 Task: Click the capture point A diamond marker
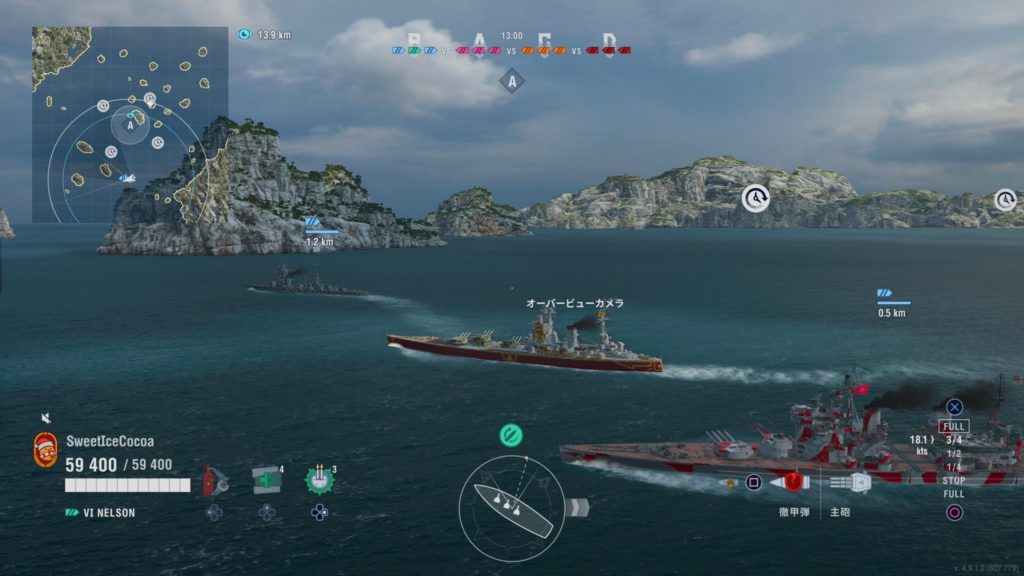tap(512, 82)
